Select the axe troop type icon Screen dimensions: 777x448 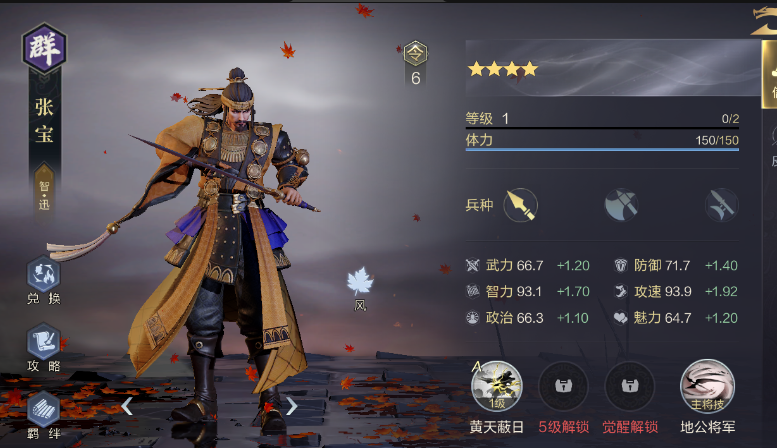pyautogui.click(x=620, y=204)
